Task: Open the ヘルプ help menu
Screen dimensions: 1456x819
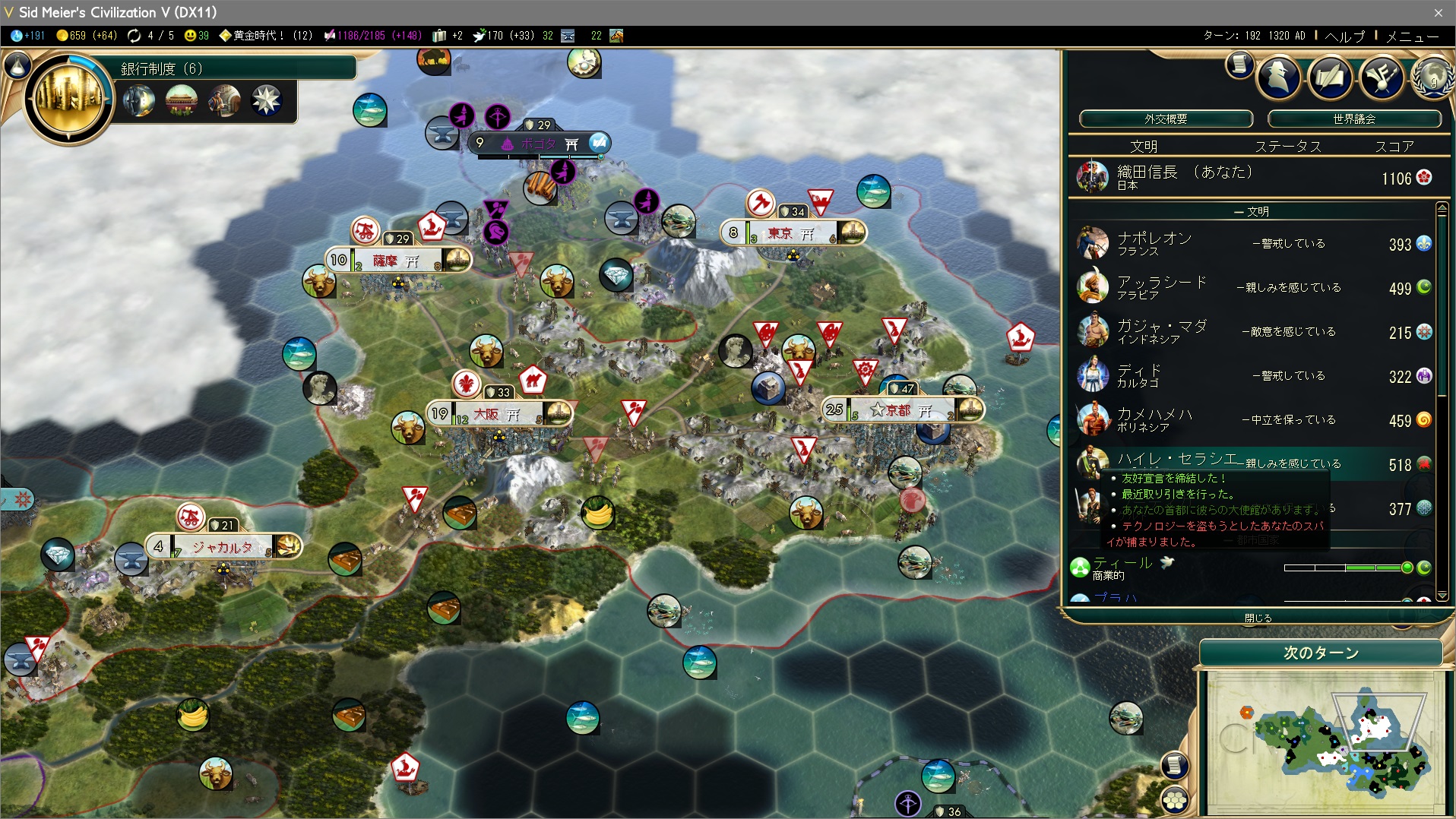Action: coord(1344,36)
